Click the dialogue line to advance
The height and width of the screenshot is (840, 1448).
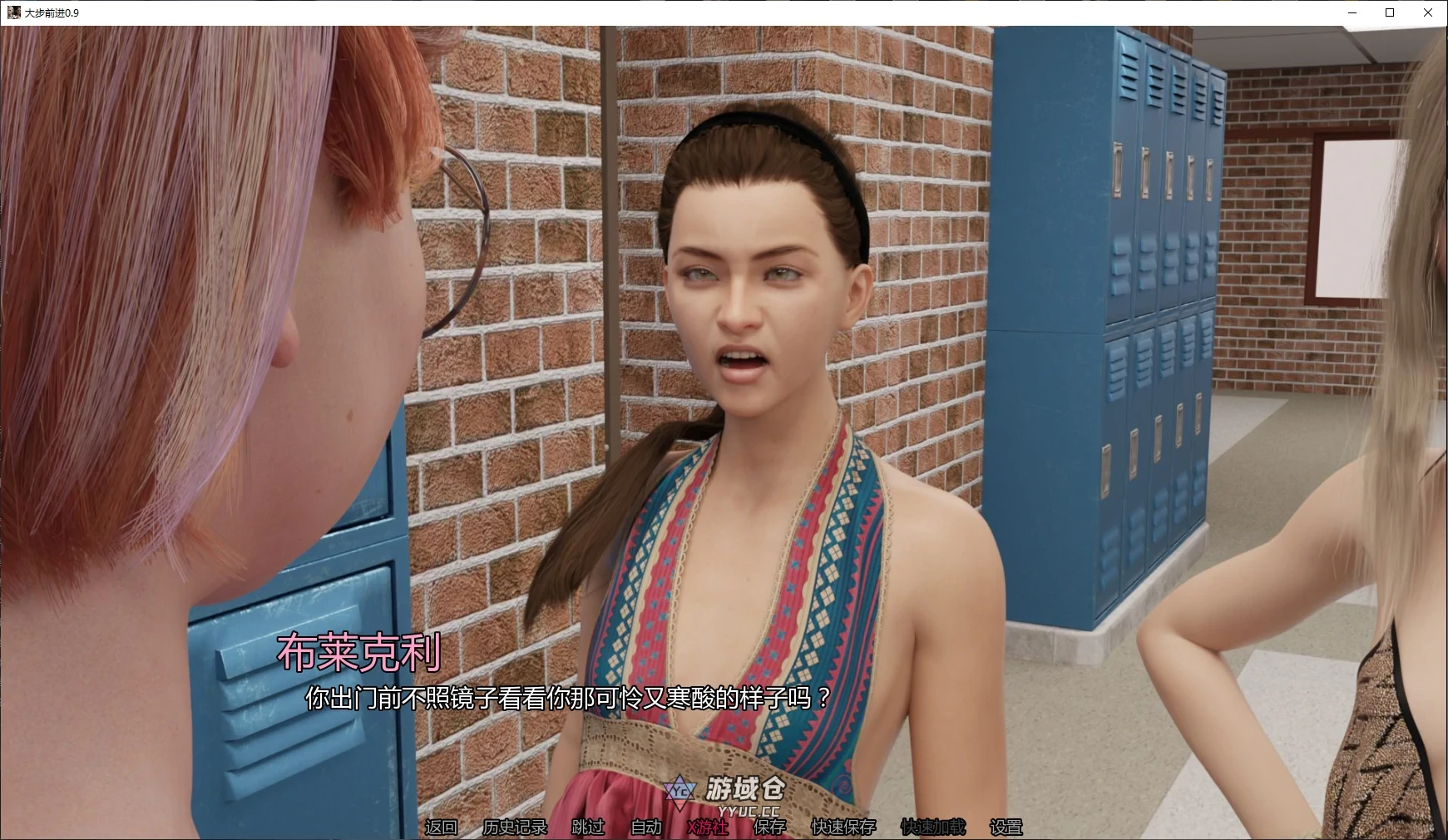click(x=566, y=699)
